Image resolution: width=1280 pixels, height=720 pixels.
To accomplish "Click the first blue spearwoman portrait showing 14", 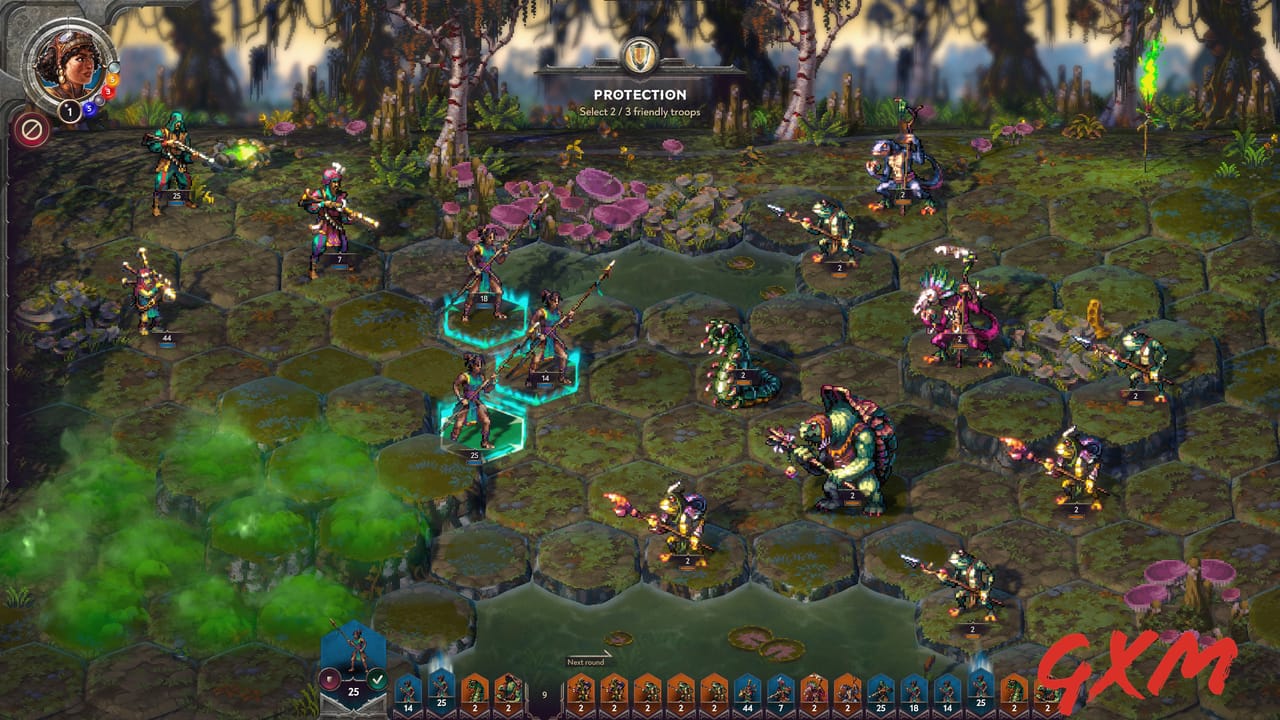I will pos(408,690).
